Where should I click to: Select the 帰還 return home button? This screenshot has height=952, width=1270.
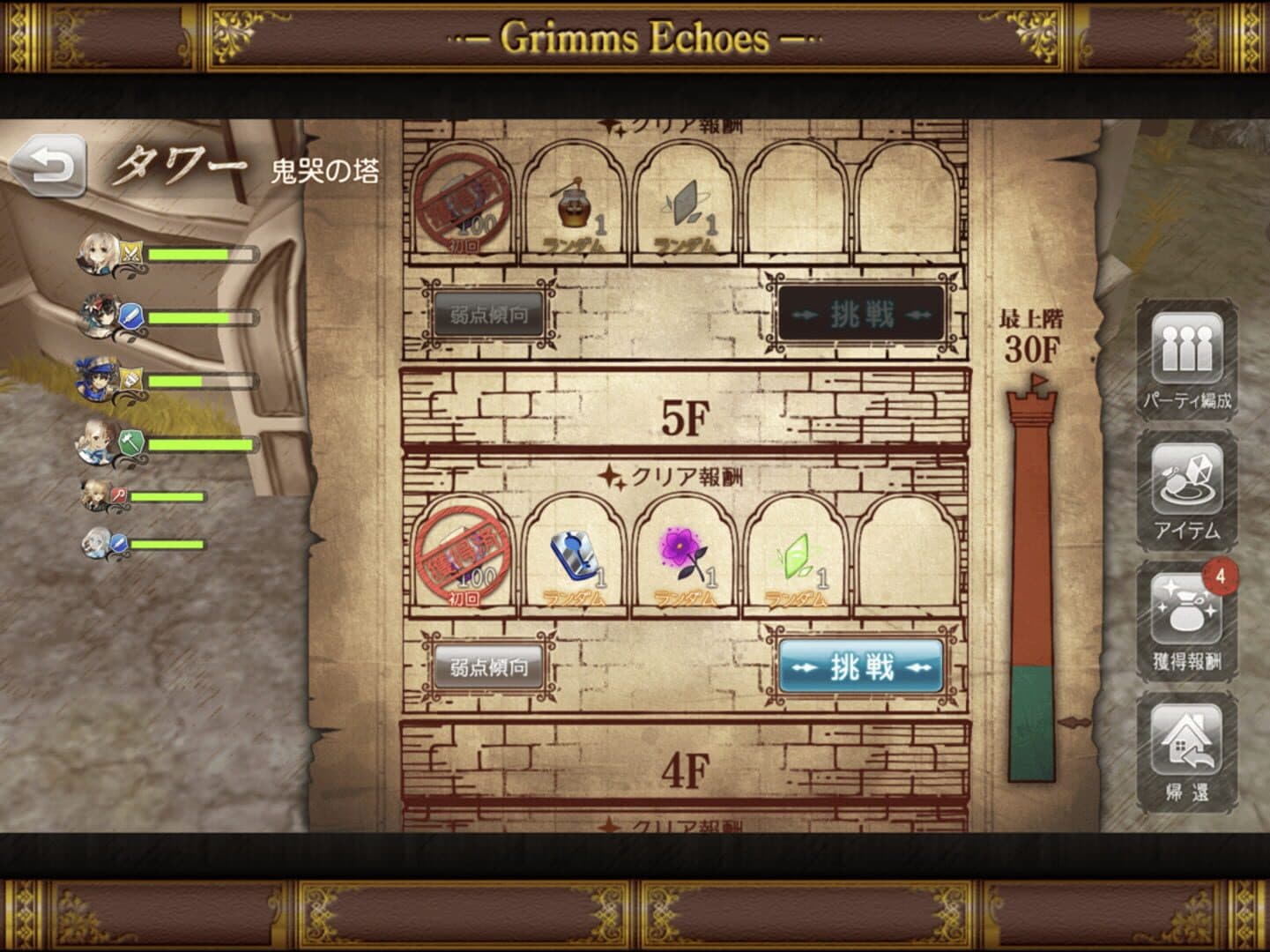(x=1186, y=752)
